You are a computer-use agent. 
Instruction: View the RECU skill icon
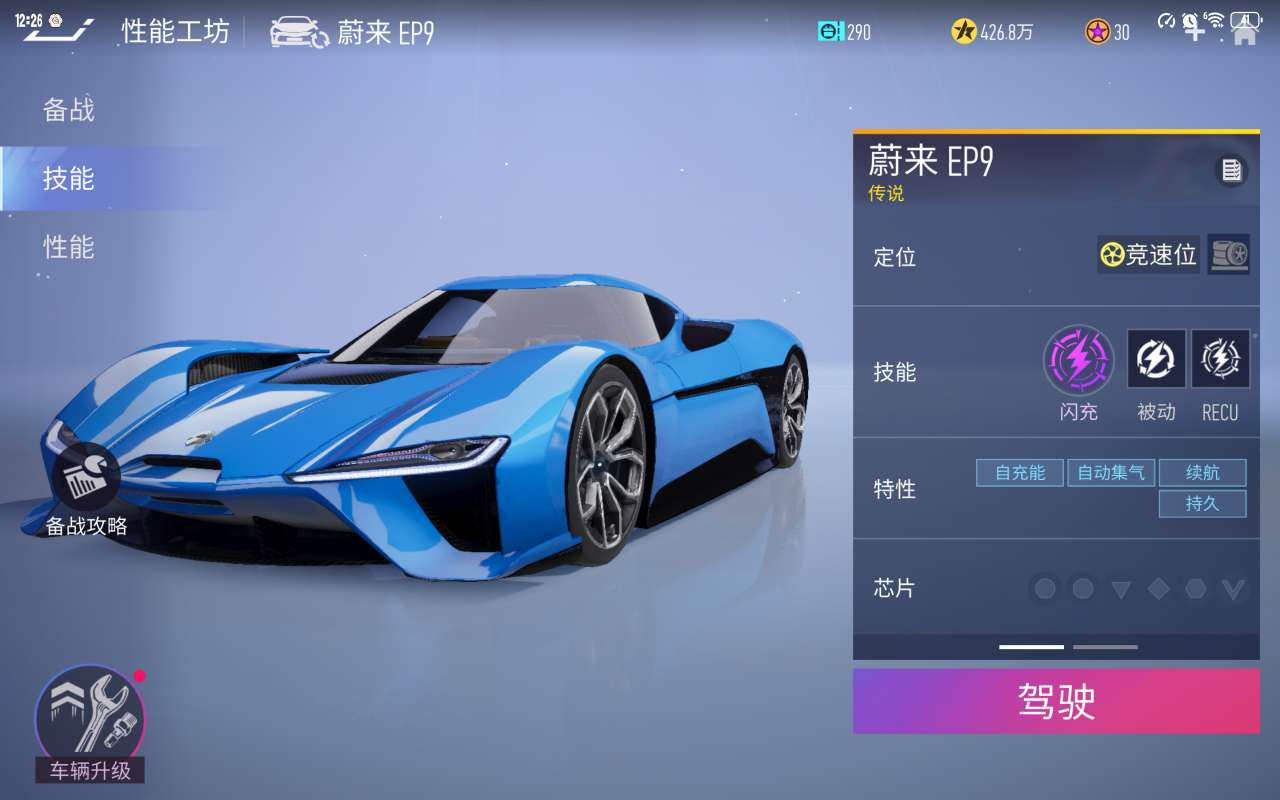point(1220,359)
